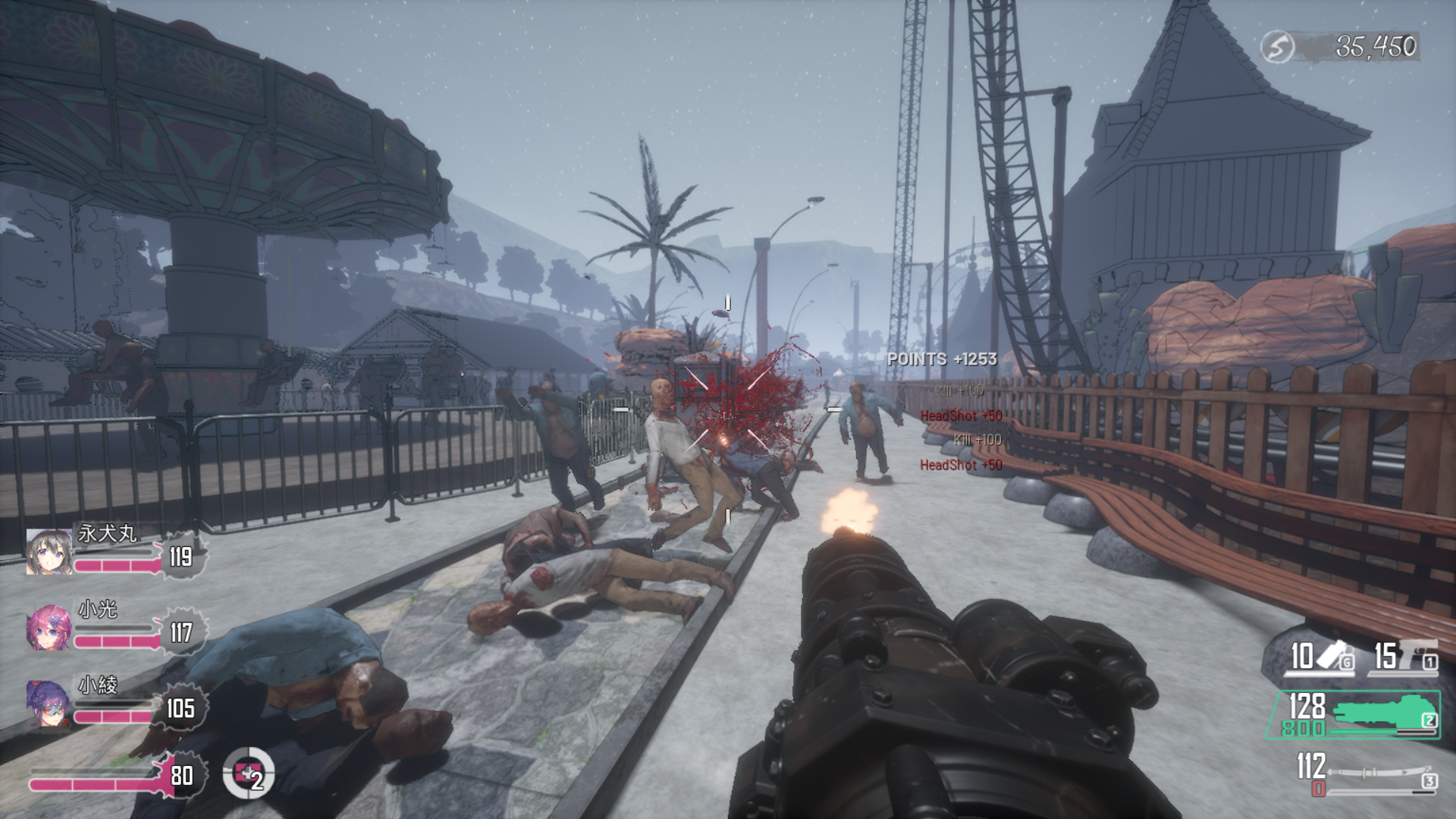The height and width of the screenshot is (819, 1456).
Task: Choose teammate 小綾's portrait
Action: (49, 703)
